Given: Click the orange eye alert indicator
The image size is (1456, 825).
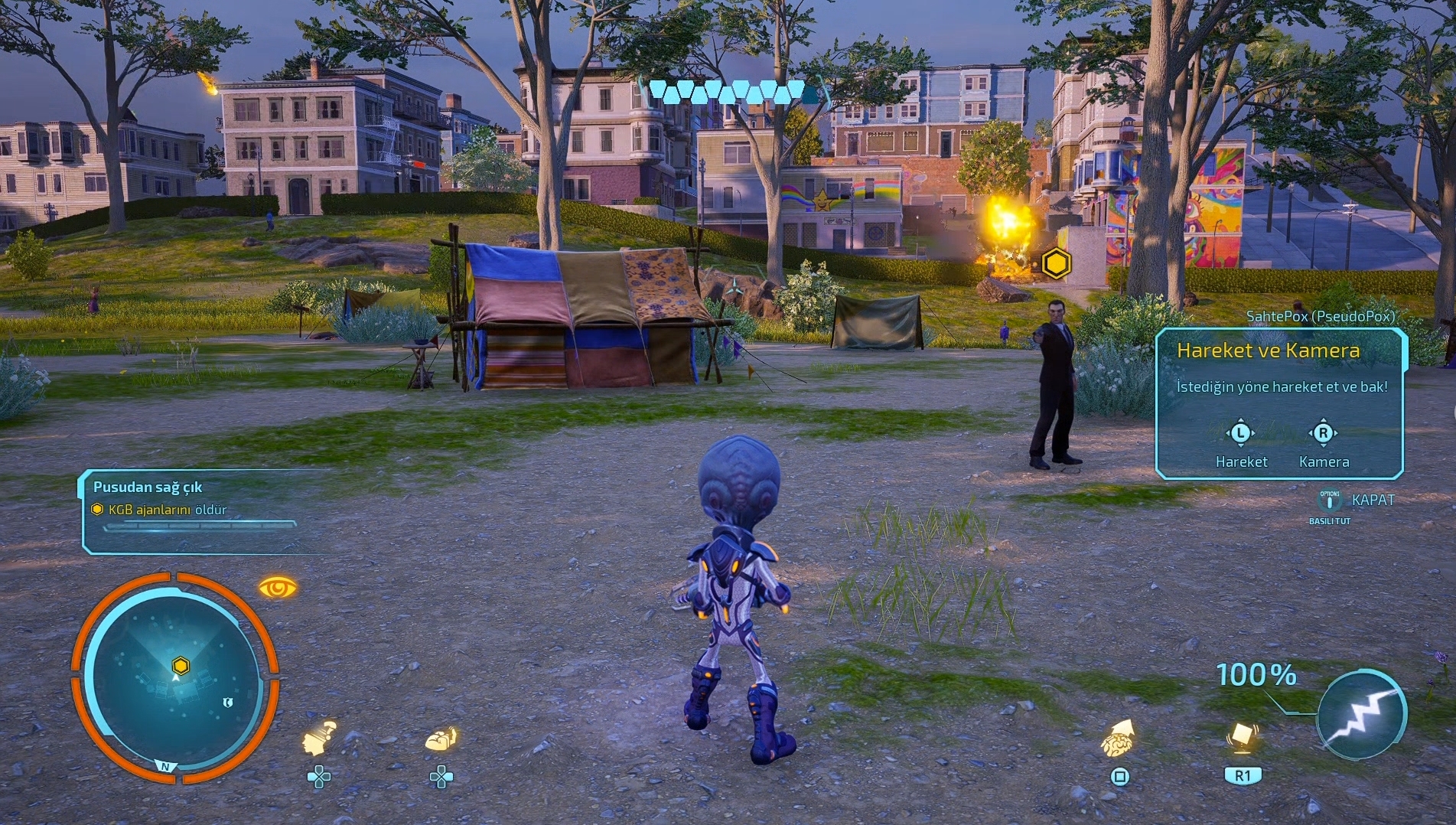Looking at the screenshot, I should click(x=277, y=588).
